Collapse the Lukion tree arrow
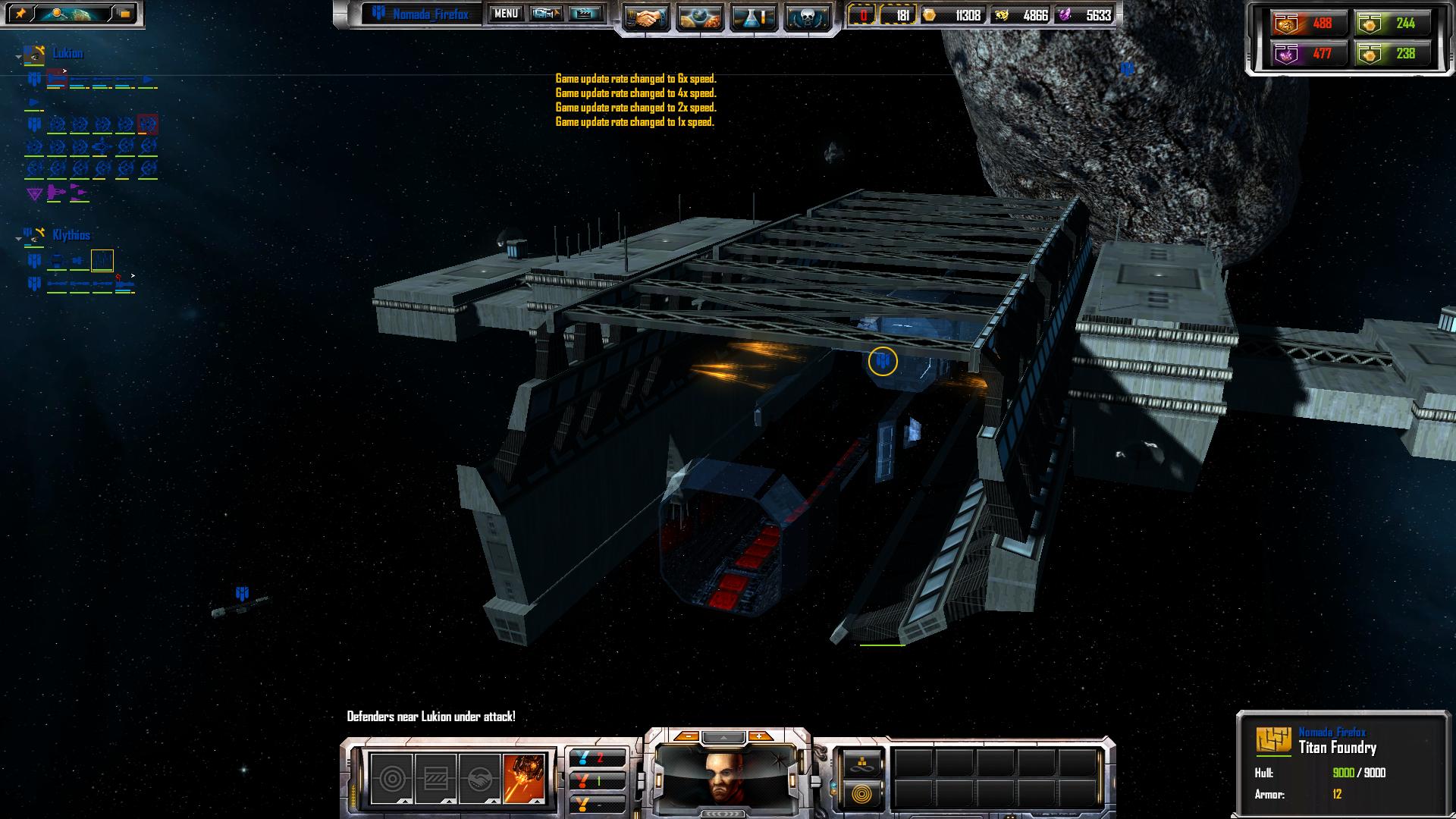This screenshot has width=1456, height=819. (18, 56)
